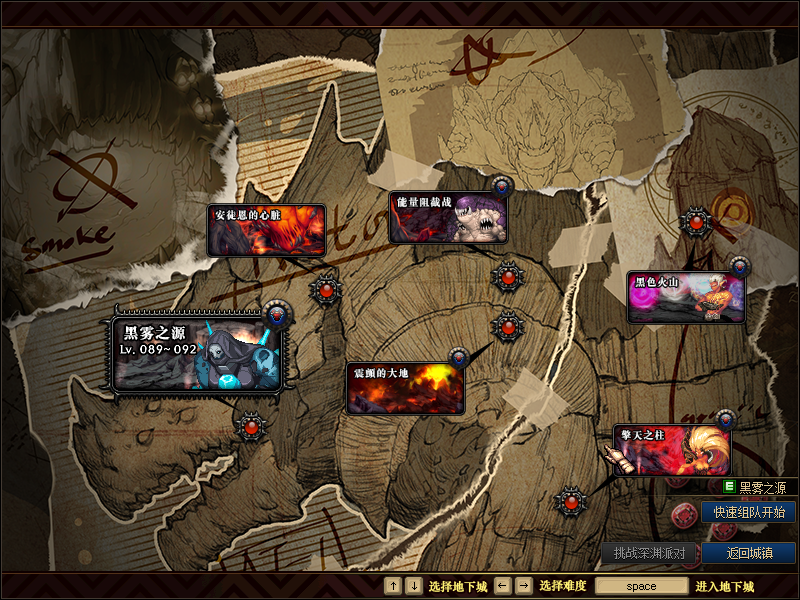Return to town with 返回城镇
This screenshot has height=600, width=800.
point(748,553)
